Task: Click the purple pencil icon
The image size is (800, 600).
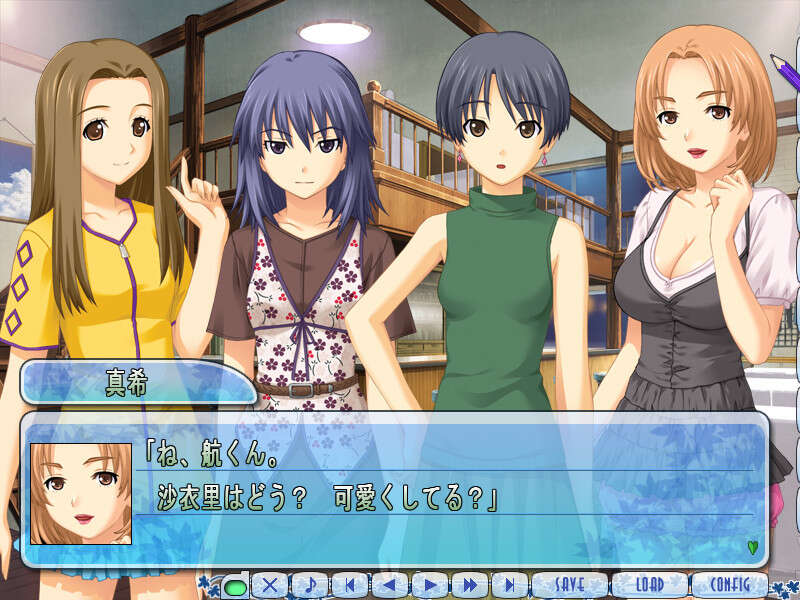Action: (781, 68)
